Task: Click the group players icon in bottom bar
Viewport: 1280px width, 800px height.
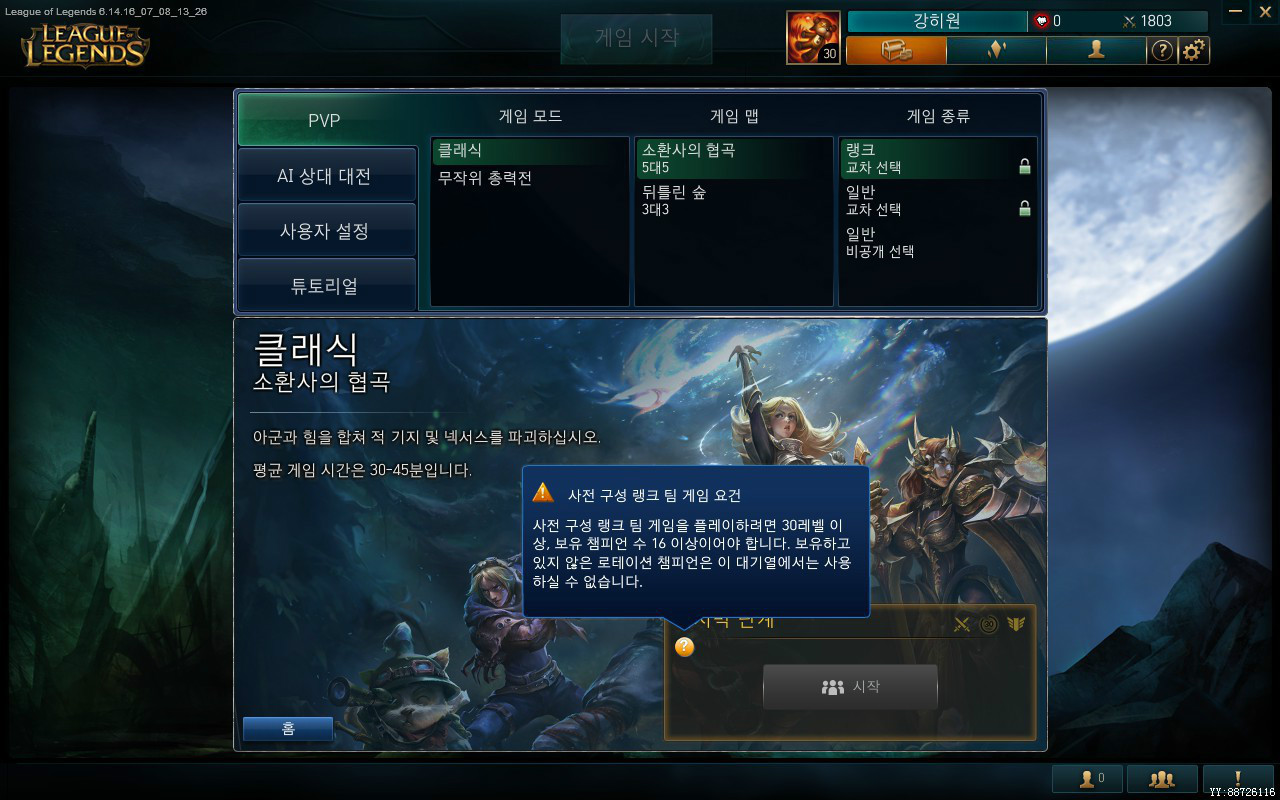Action: [1163, 778]
